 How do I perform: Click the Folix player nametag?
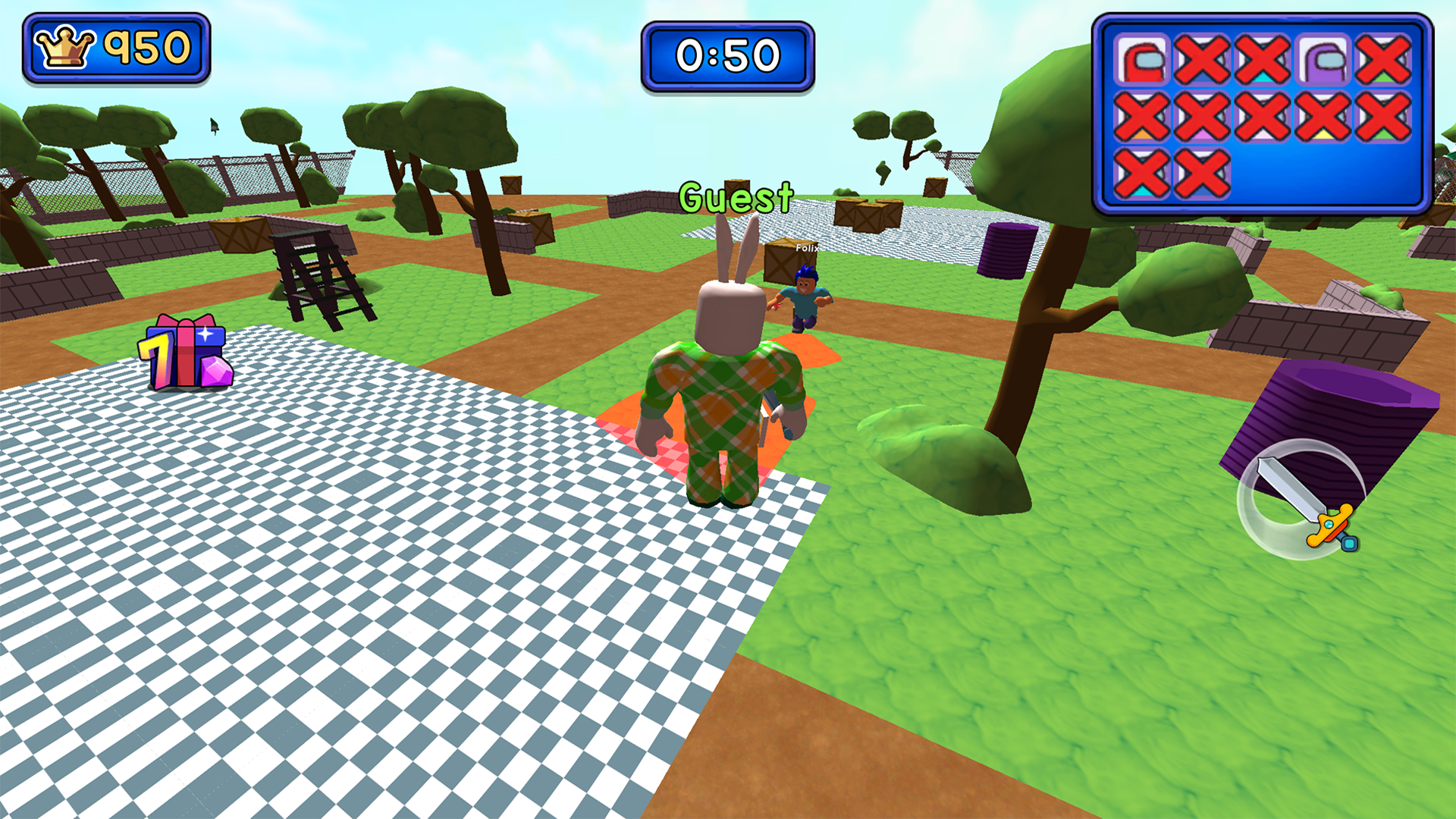click(x=808, y=248)
